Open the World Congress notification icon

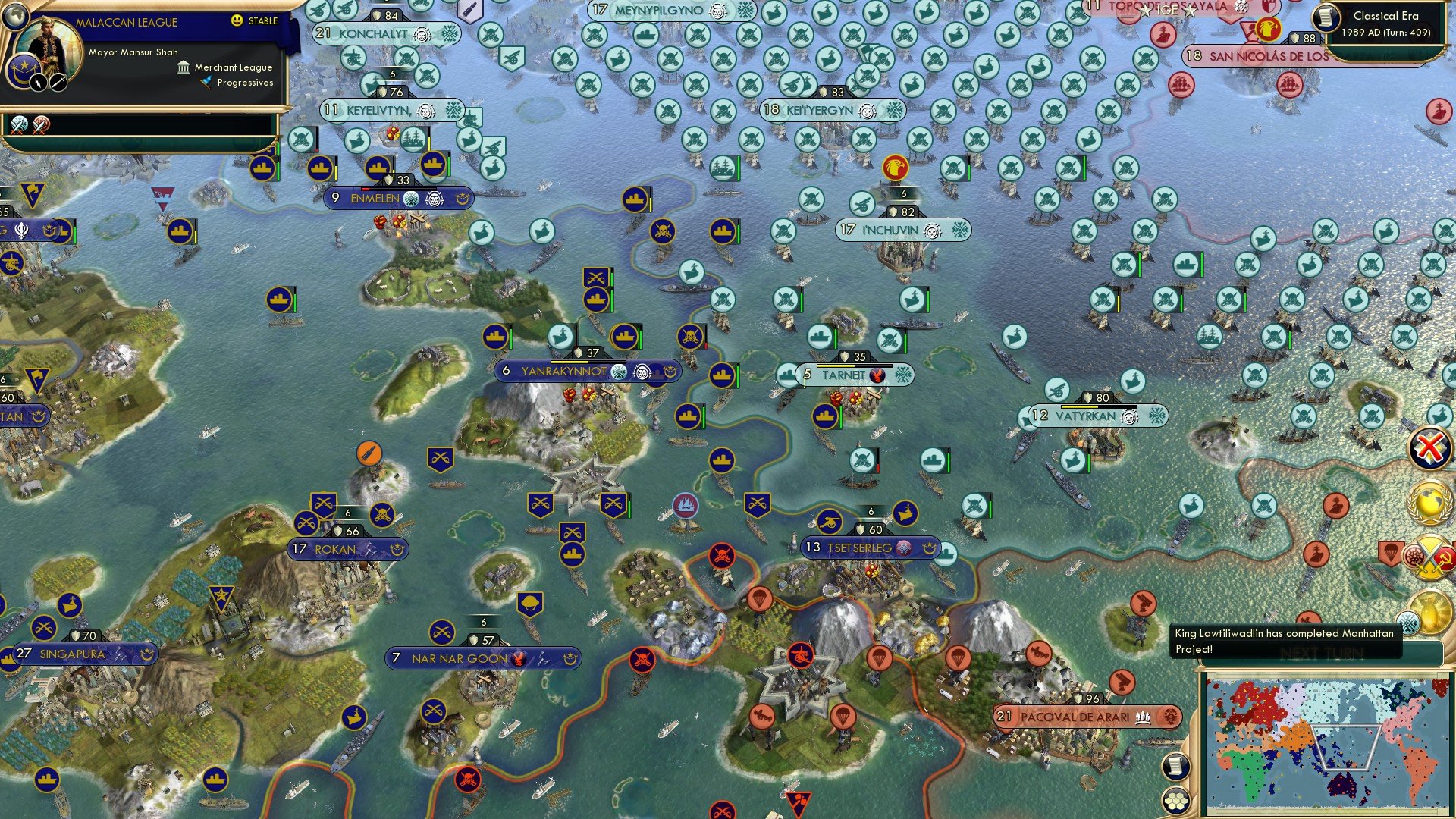tap(1426, 500)
